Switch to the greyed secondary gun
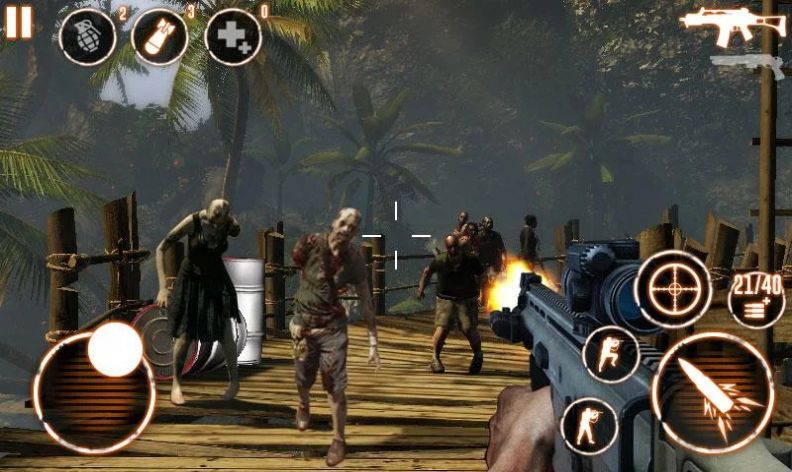 (747, 65)
